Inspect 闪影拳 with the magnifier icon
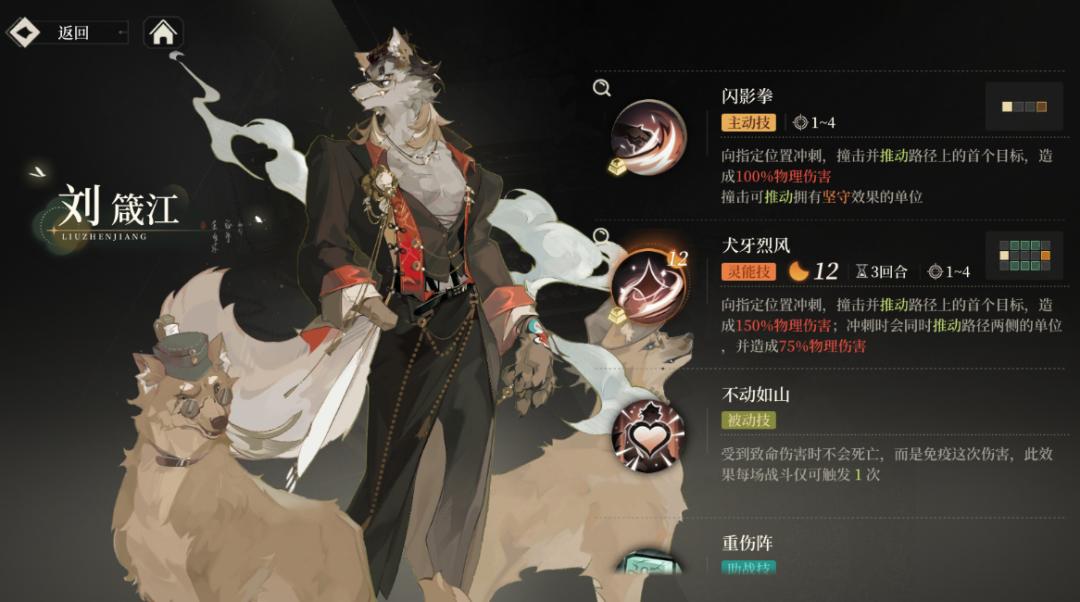This screenshot has width=1080, height=602. click(x=602, y=88)
